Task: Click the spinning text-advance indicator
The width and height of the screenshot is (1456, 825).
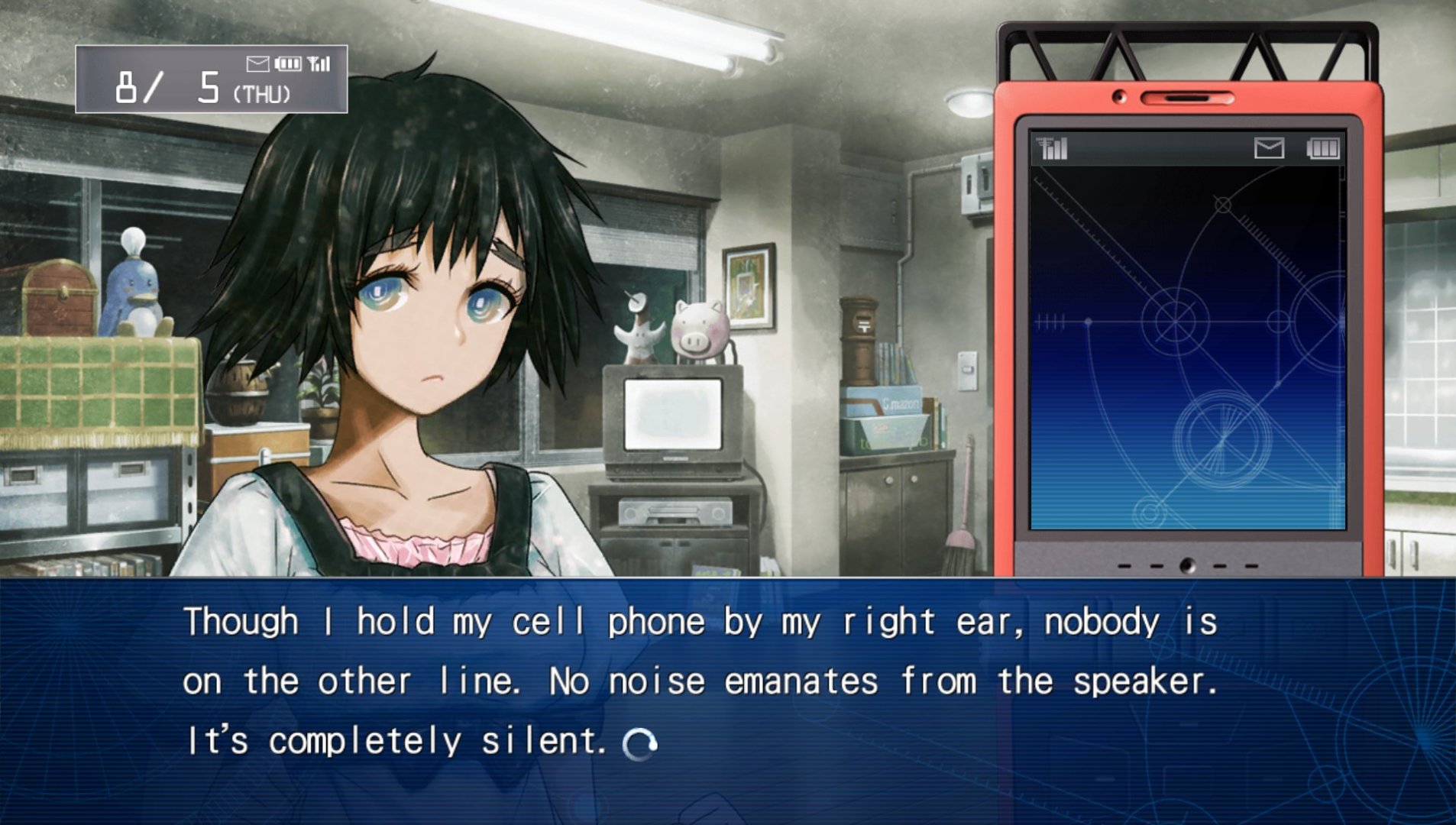Action: point(639,743)
